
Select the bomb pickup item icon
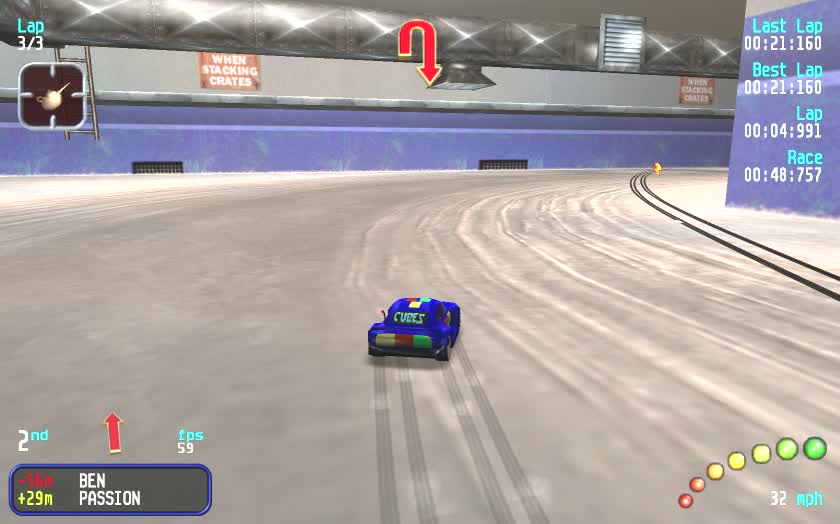pos(52,96)
